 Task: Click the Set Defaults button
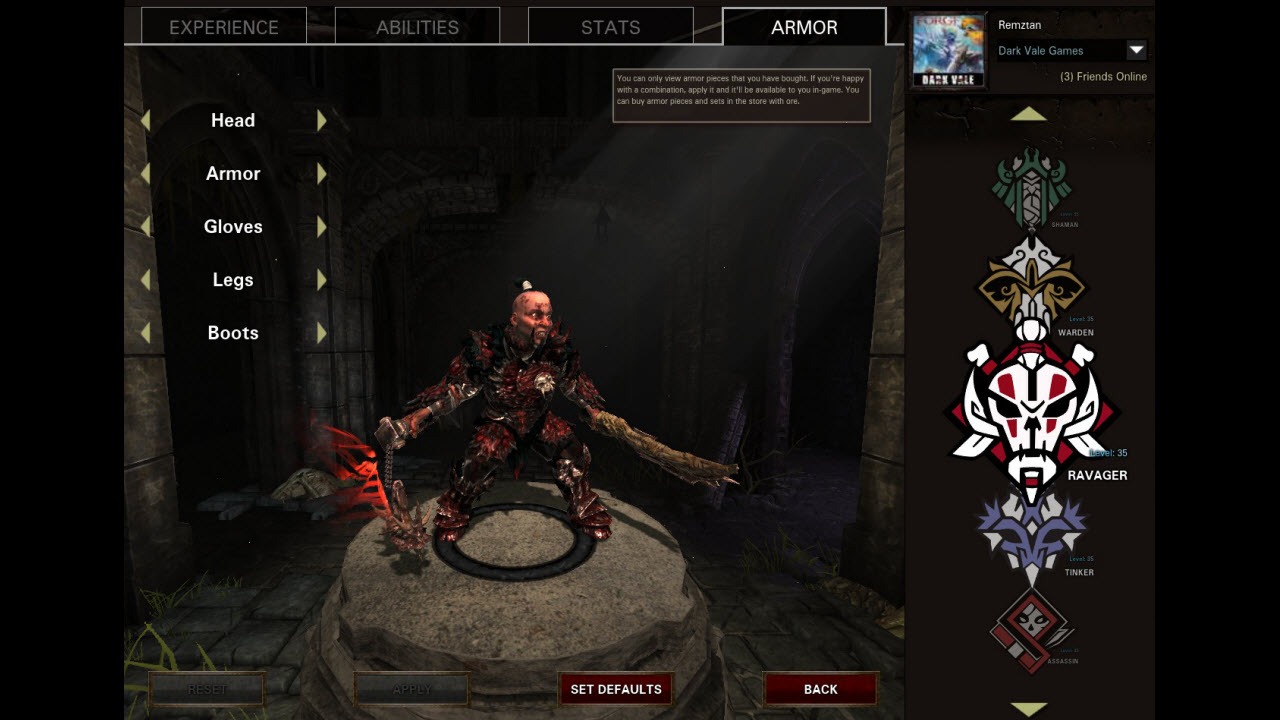[616, 689]
